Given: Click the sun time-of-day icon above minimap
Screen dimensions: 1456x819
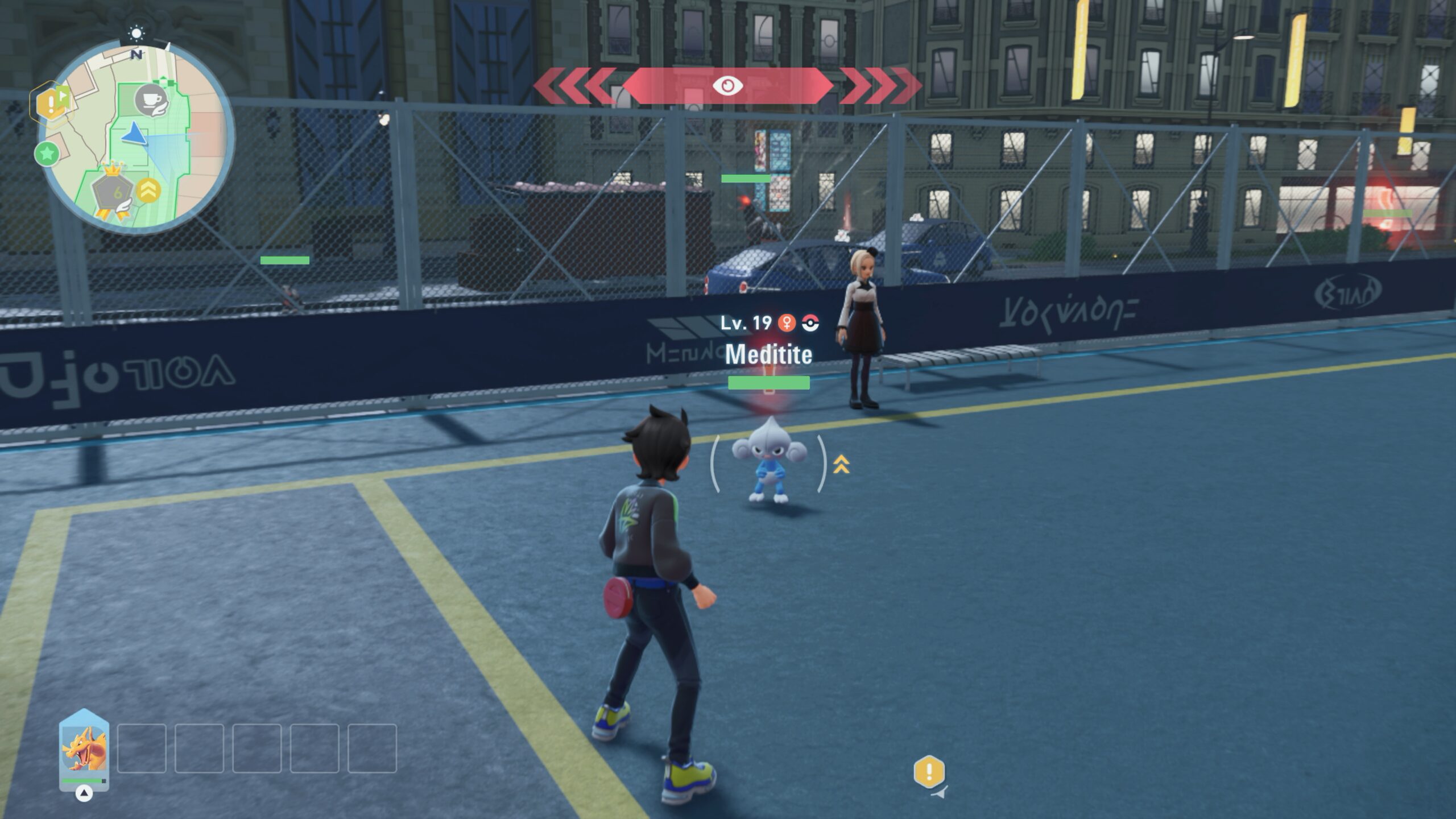Looking at the screenshot, I should point(136,34).
